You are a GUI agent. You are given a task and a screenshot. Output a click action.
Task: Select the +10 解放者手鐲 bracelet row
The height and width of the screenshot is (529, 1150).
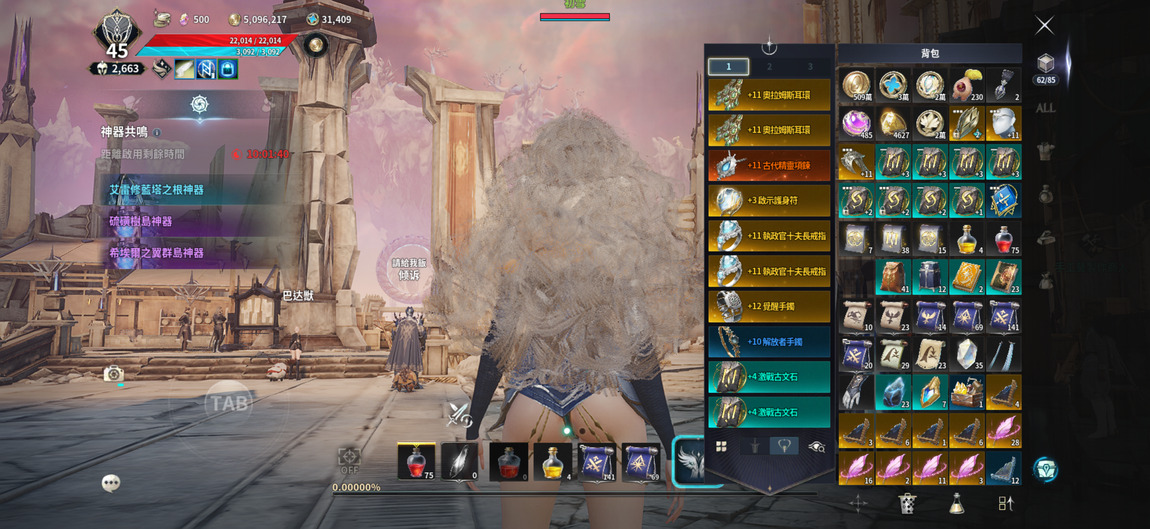(769, 341)
